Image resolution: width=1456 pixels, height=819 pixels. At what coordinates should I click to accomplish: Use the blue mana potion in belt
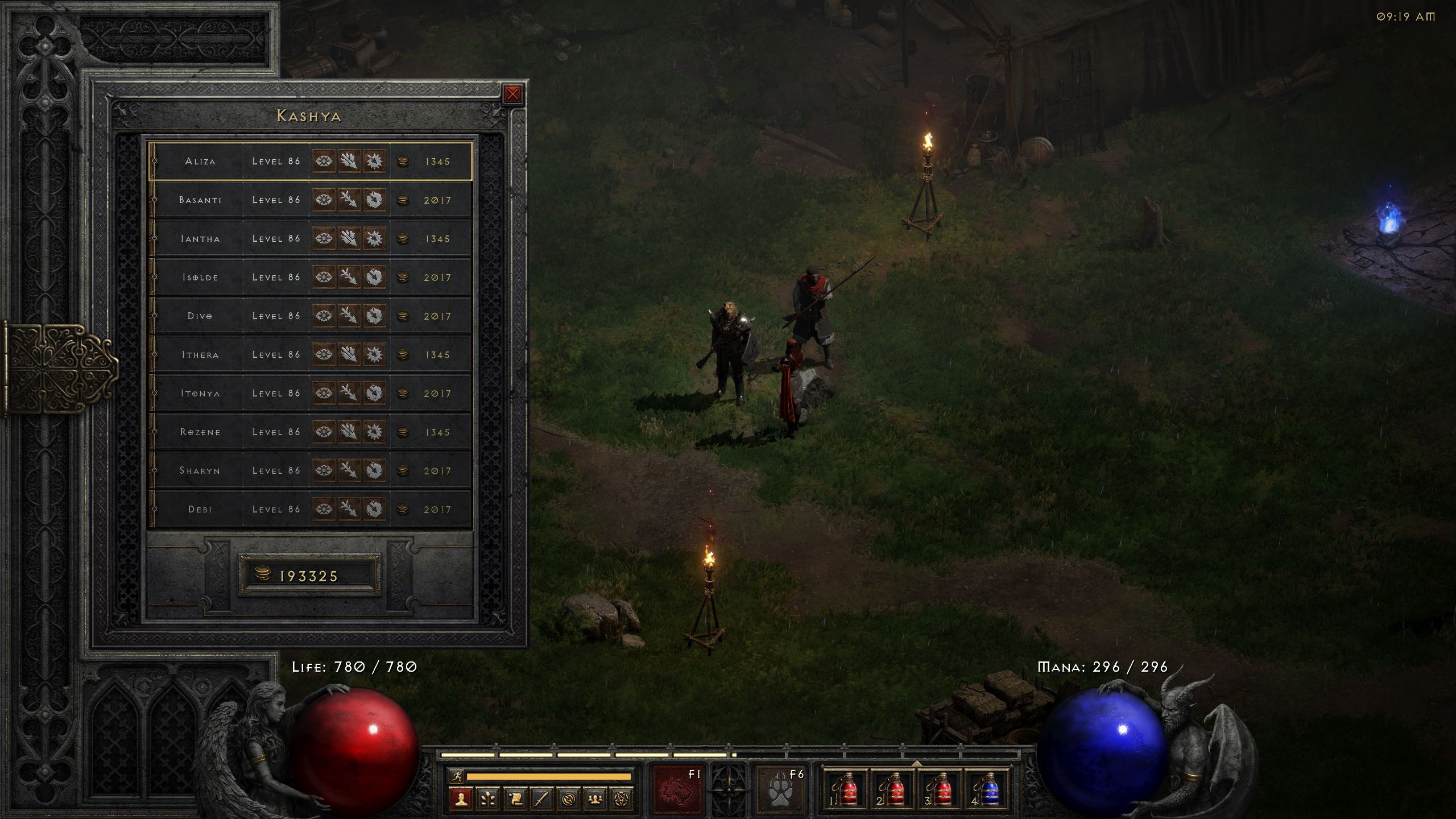(x=989, y=789)
